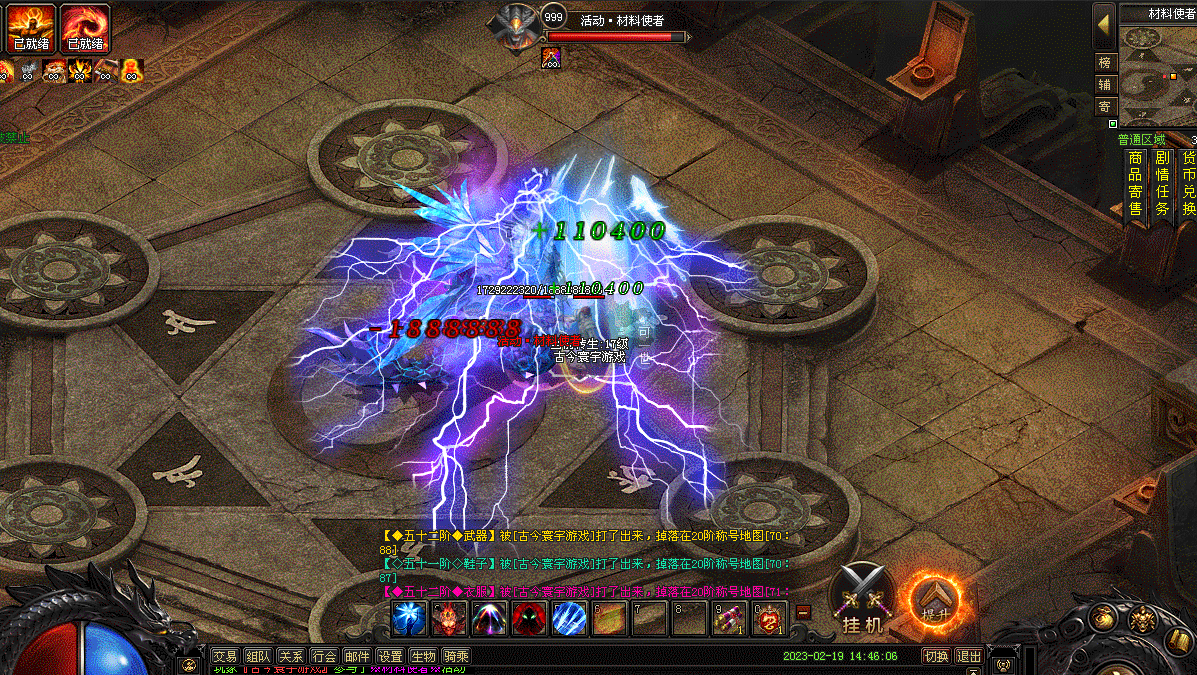Click the flaming 提升 upgrade button
The width and height of the screenshot is (1197, 675).
pyautogui.click(x=934, y=598)
